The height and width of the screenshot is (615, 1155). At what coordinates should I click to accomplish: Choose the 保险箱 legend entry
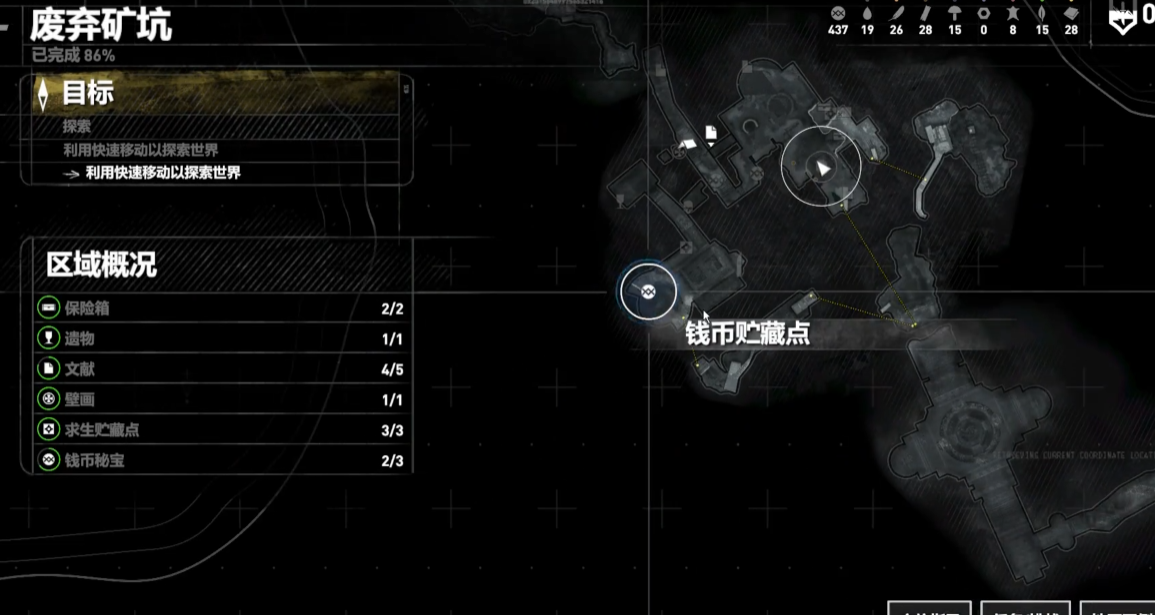[220, 308]
